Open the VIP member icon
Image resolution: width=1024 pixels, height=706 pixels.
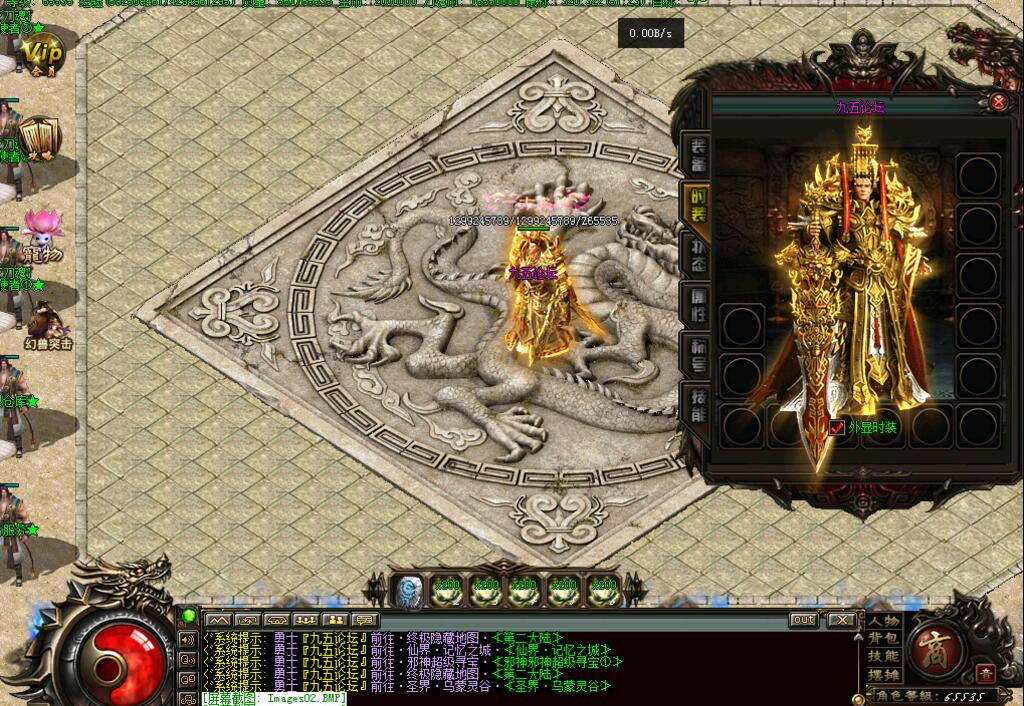[41, 54]
